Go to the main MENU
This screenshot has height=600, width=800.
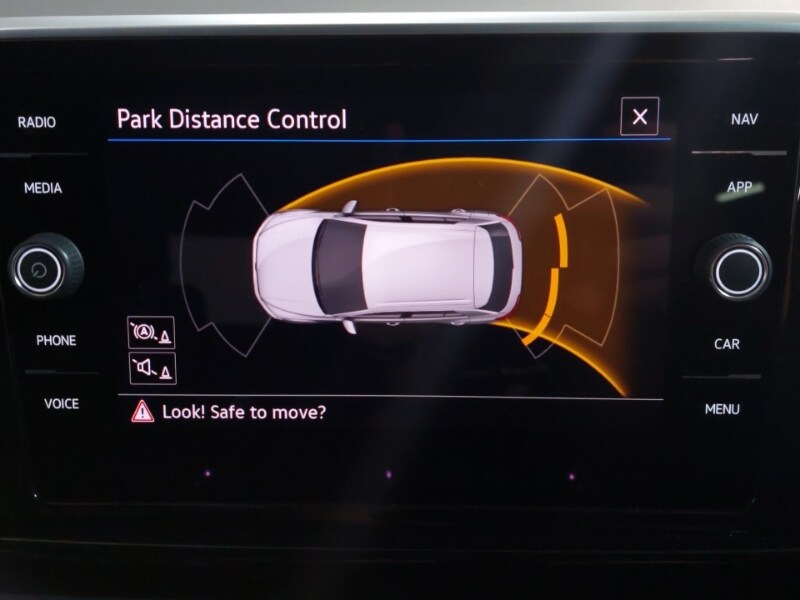click(722, 409)
